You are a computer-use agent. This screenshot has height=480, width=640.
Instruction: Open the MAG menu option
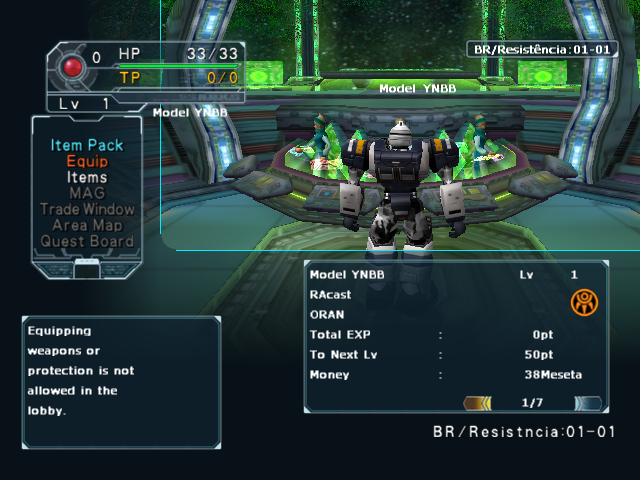[x=87, y=193]
